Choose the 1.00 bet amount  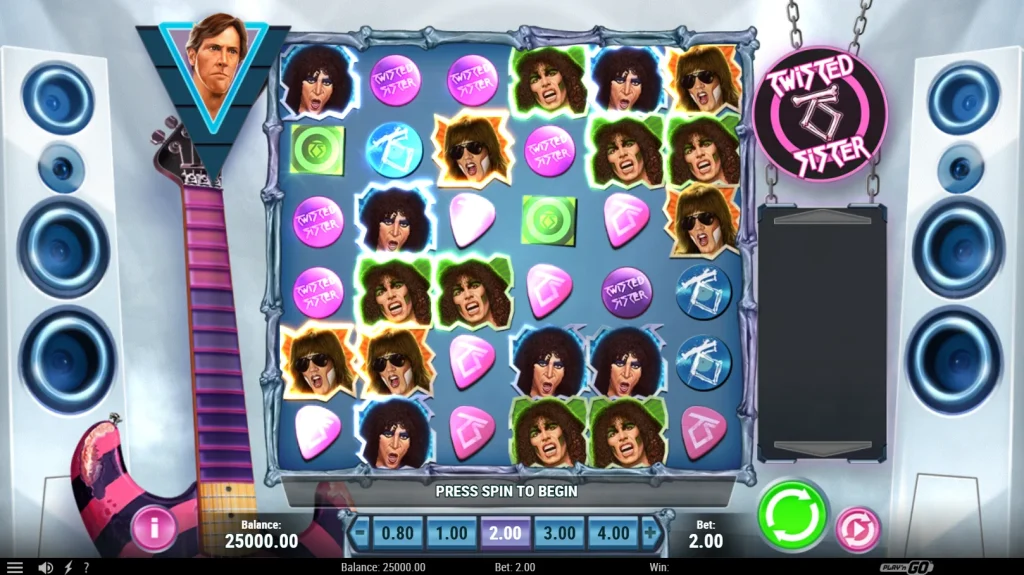[x=452, y=533]
